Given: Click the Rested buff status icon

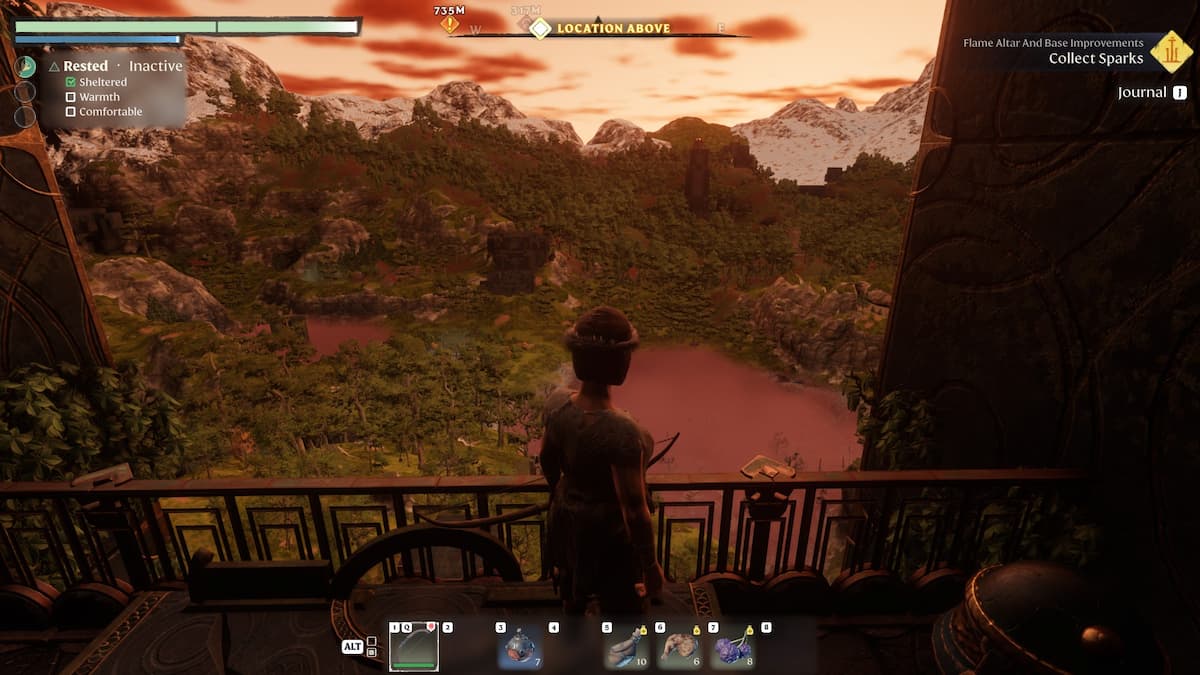Looking at the screenshot, I should pyautogui.click(x=26, y=66).
